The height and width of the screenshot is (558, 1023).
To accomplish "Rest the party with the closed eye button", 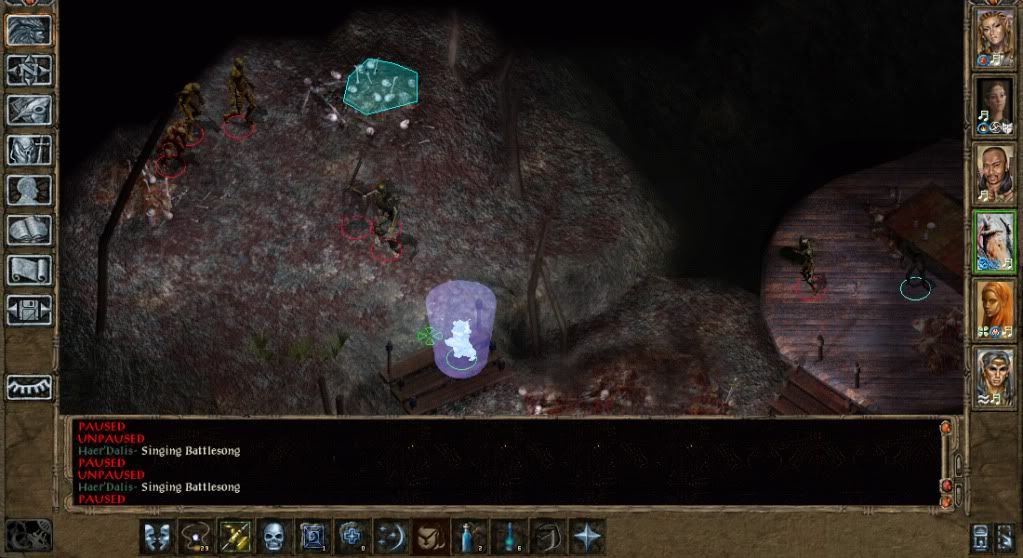I will point(29,387).
